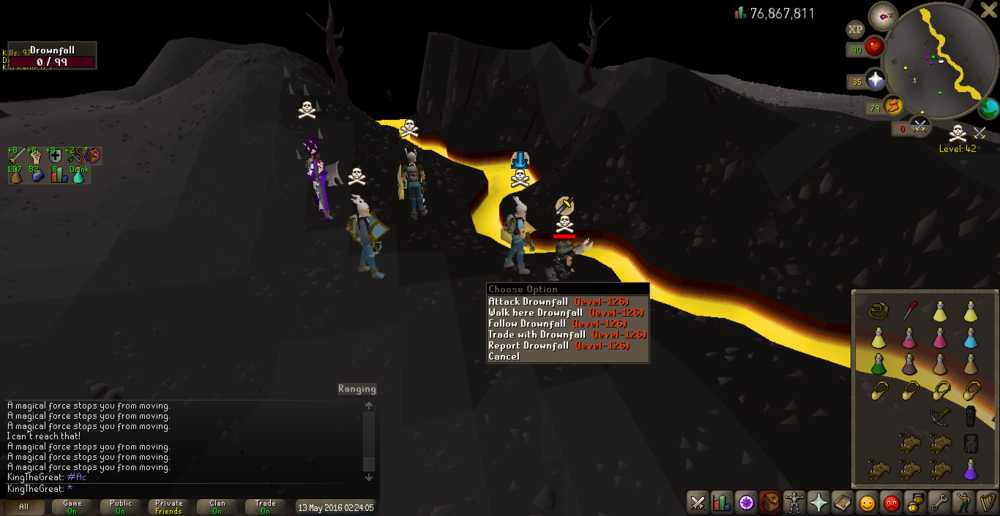Open the combat styles crossed-swords tab

pyautogui.click(x=697, y=502)
